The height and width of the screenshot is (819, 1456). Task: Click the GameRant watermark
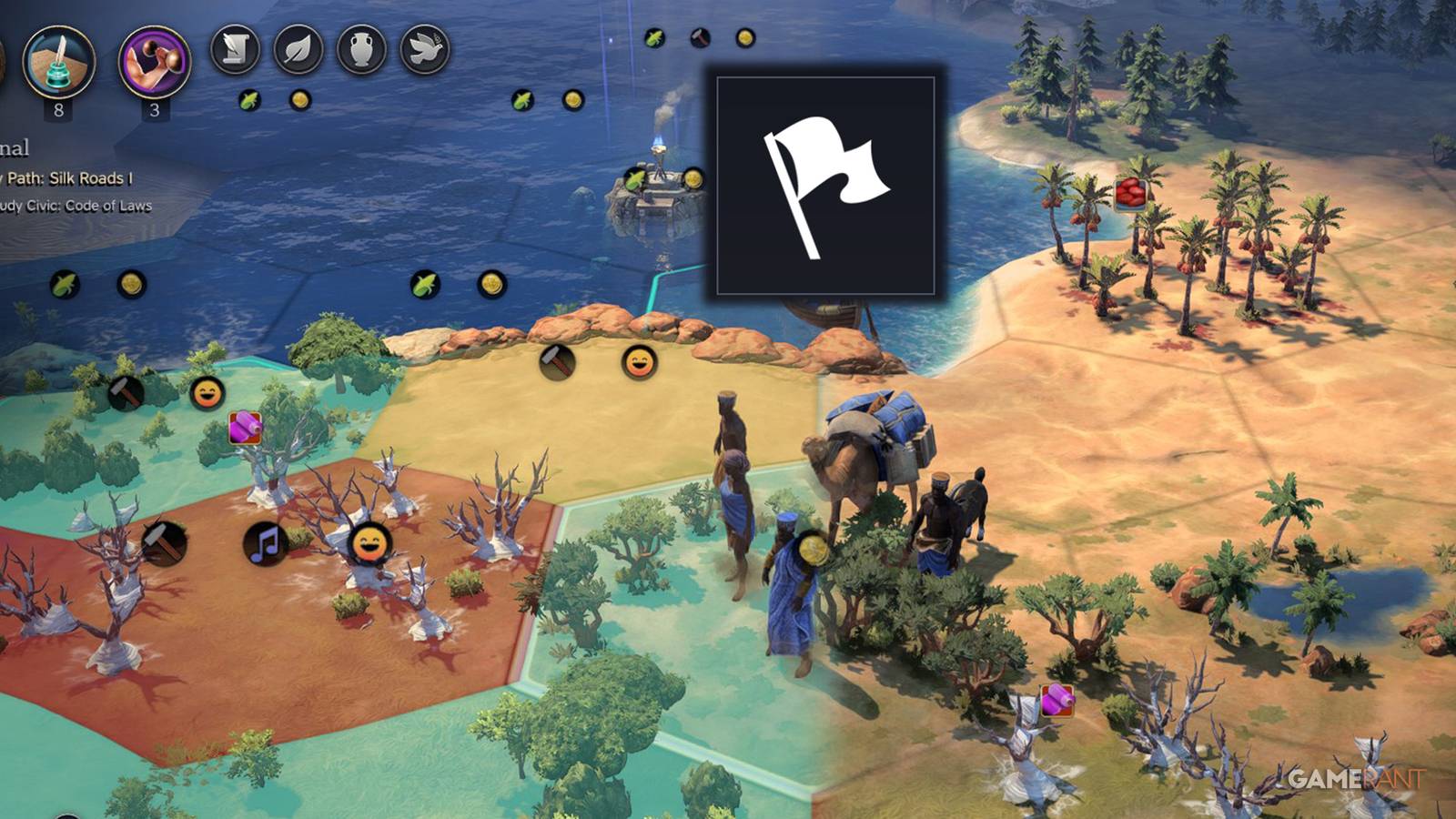[1356, 775]
